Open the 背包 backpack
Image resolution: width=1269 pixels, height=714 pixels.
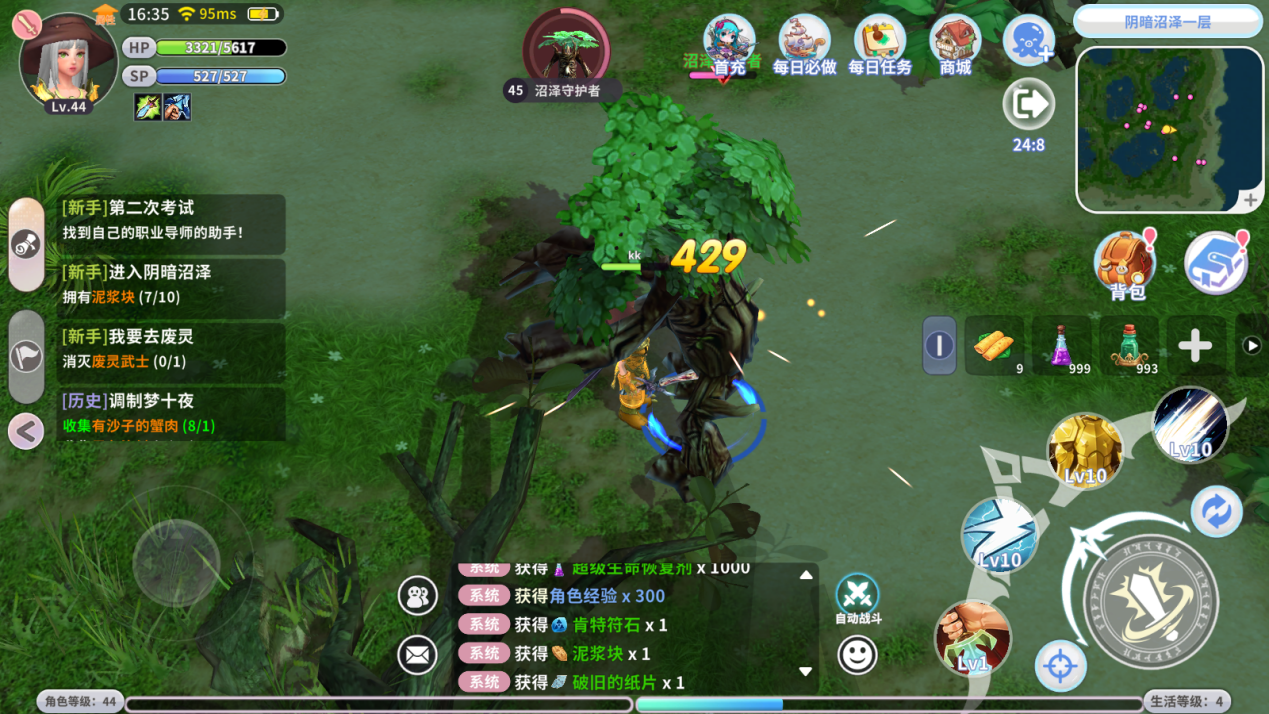[x=1126, y=265]
